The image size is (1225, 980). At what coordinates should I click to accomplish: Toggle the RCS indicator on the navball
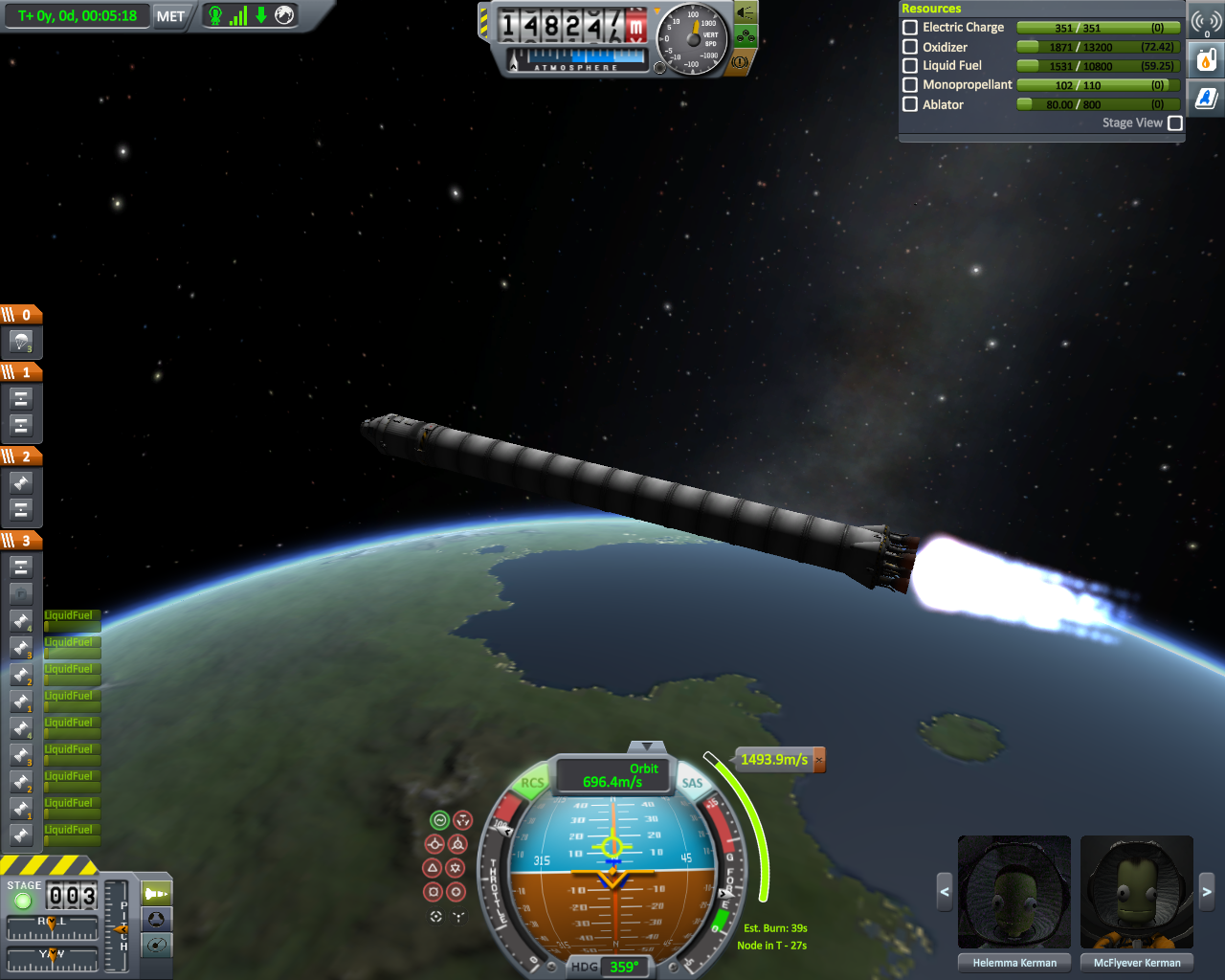click(x=532, y=783)
